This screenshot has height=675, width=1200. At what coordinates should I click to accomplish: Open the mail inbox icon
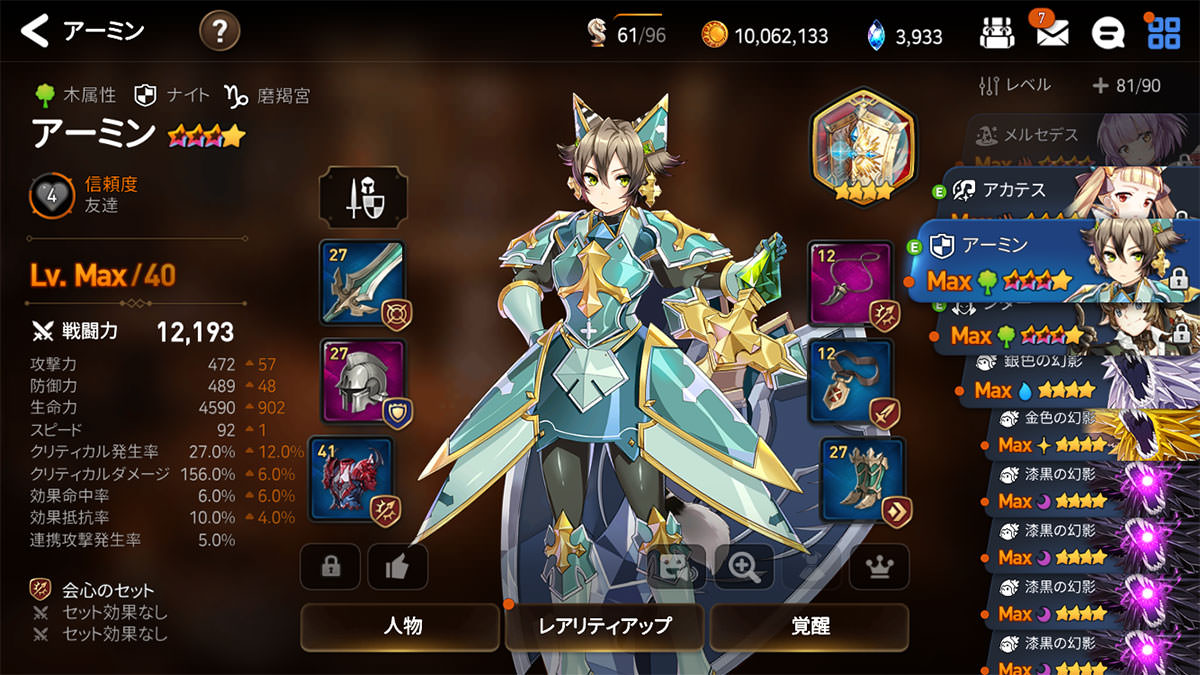point(1051,34)
